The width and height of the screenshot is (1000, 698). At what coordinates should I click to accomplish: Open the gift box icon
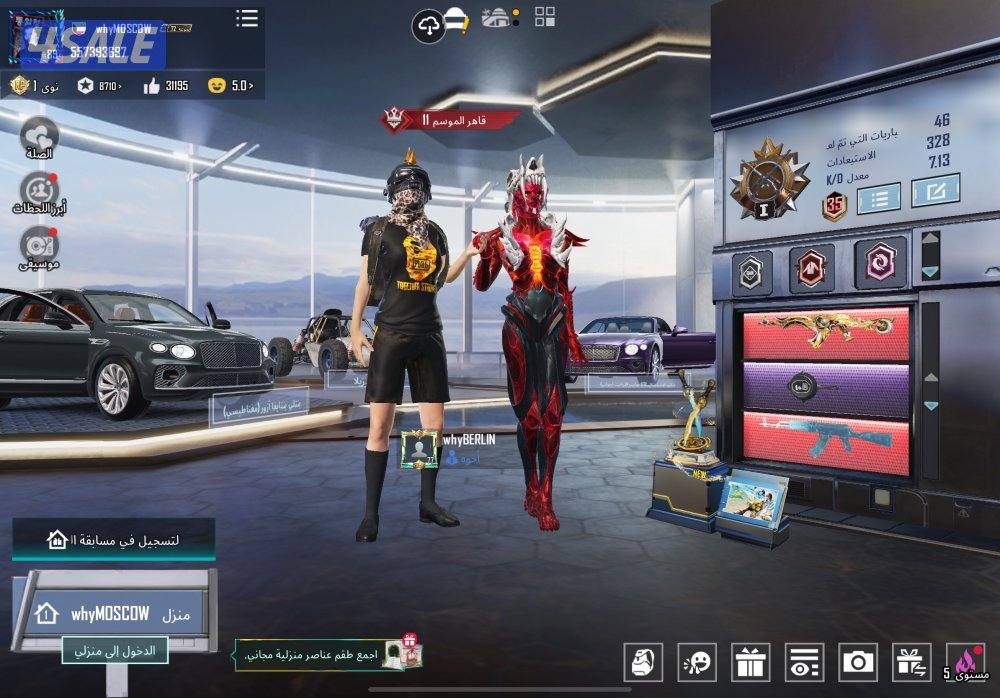coord(750,662)
